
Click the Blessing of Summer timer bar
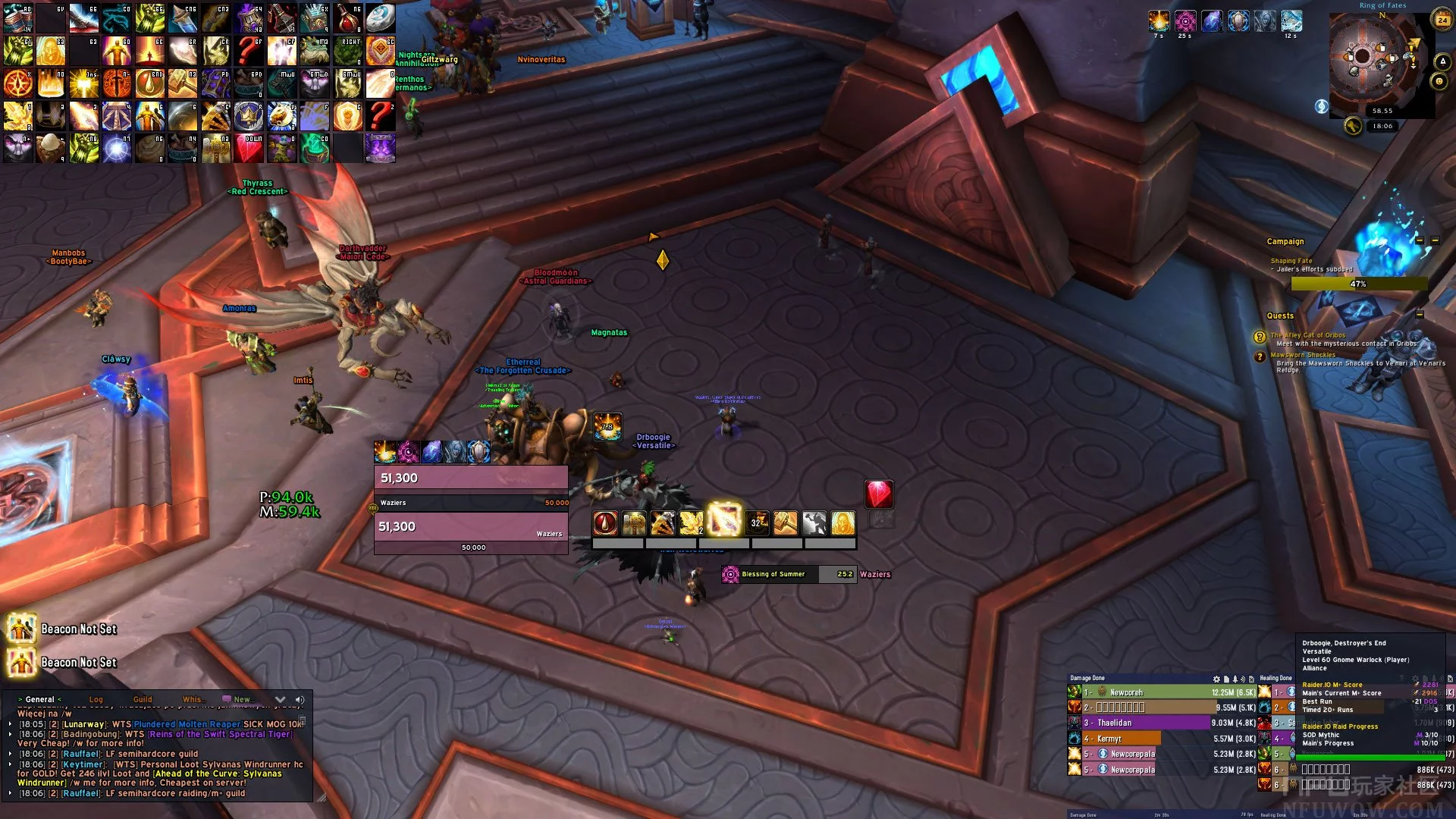[789, 574]
